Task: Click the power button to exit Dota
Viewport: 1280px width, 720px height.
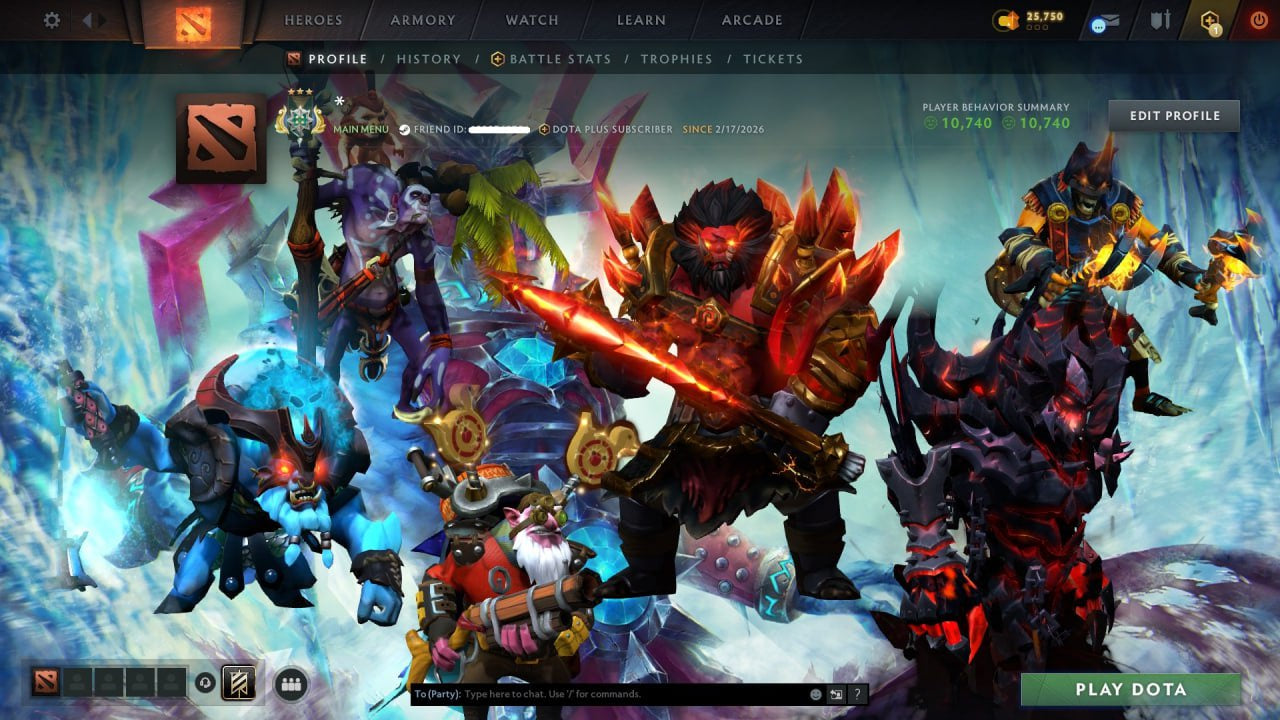Action: coord(1259,18)
